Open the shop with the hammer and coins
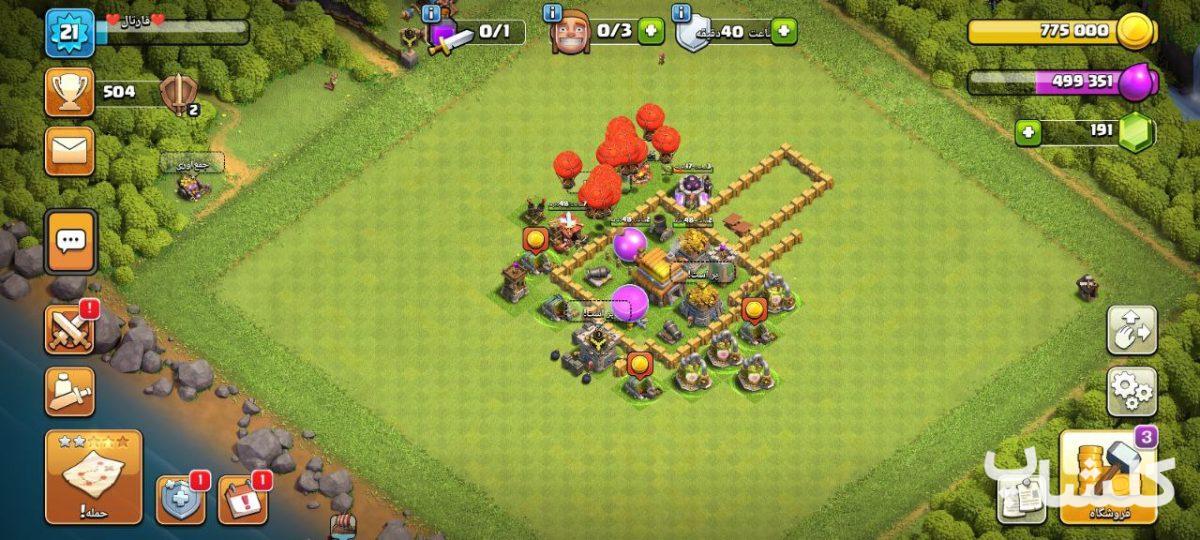 tap(1108, 477)
